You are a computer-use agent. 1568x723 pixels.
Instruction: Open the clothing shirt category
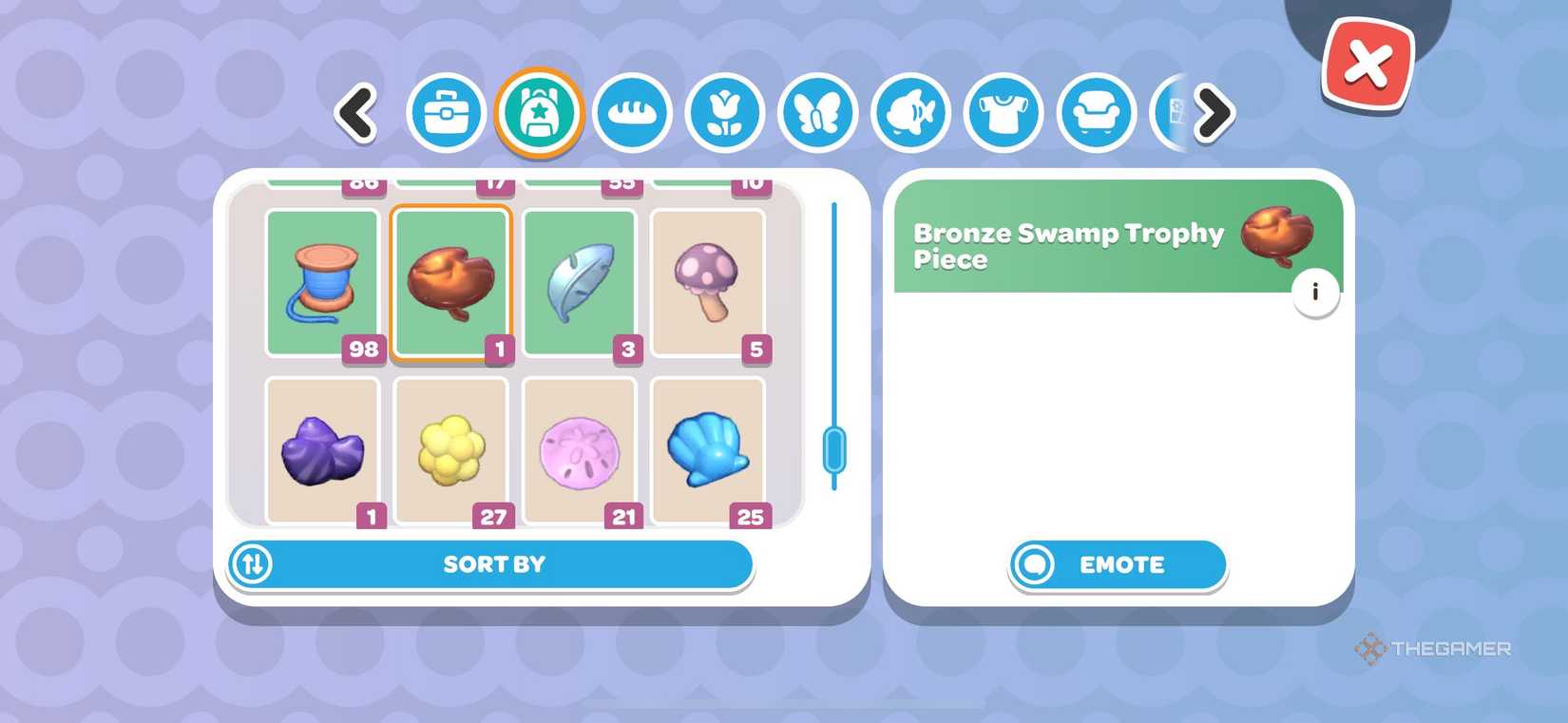coord(1004,112)
